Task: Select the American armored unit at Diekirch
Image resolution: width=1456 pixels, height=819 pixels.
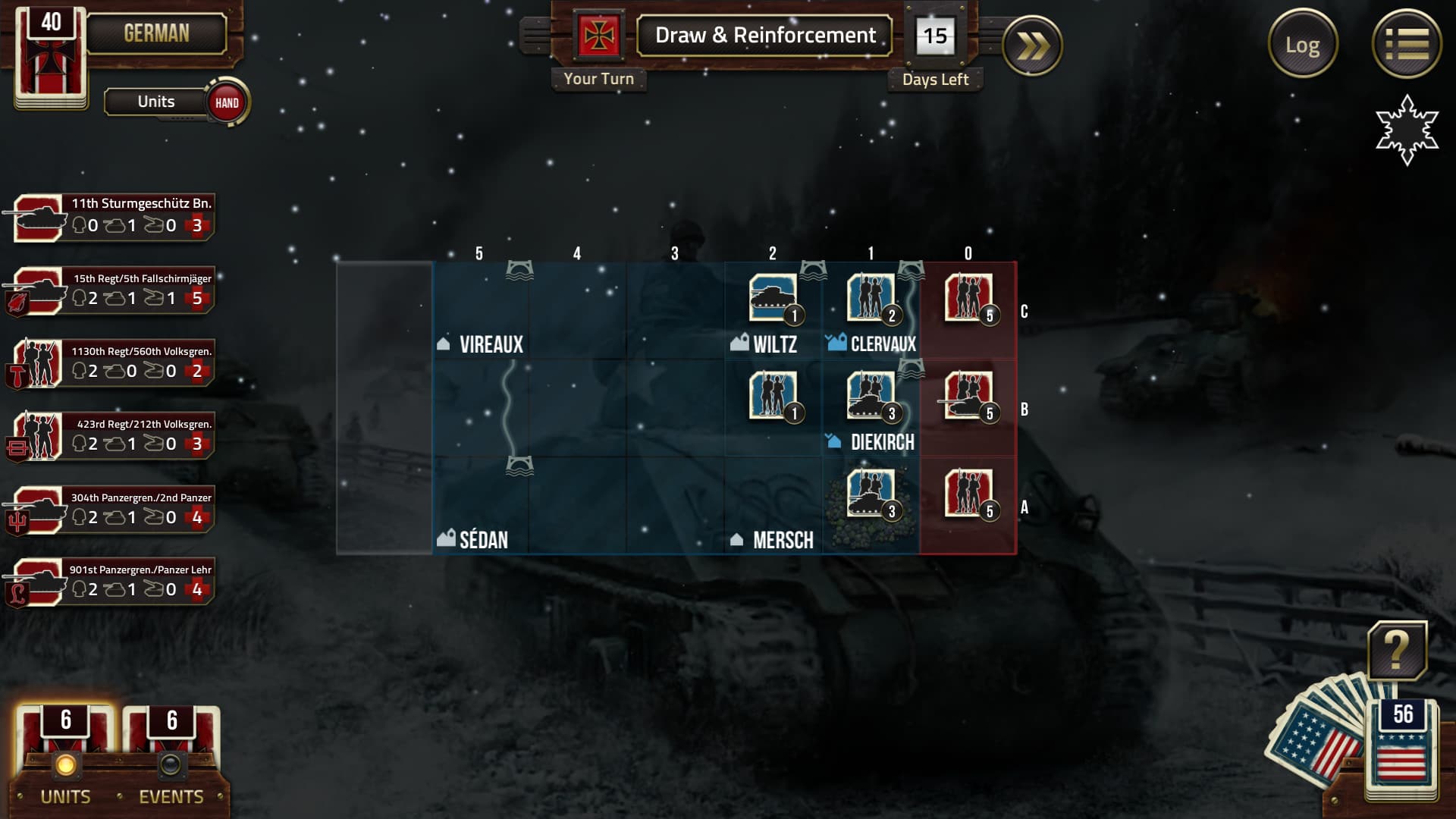Action: [x=871, y=396]
